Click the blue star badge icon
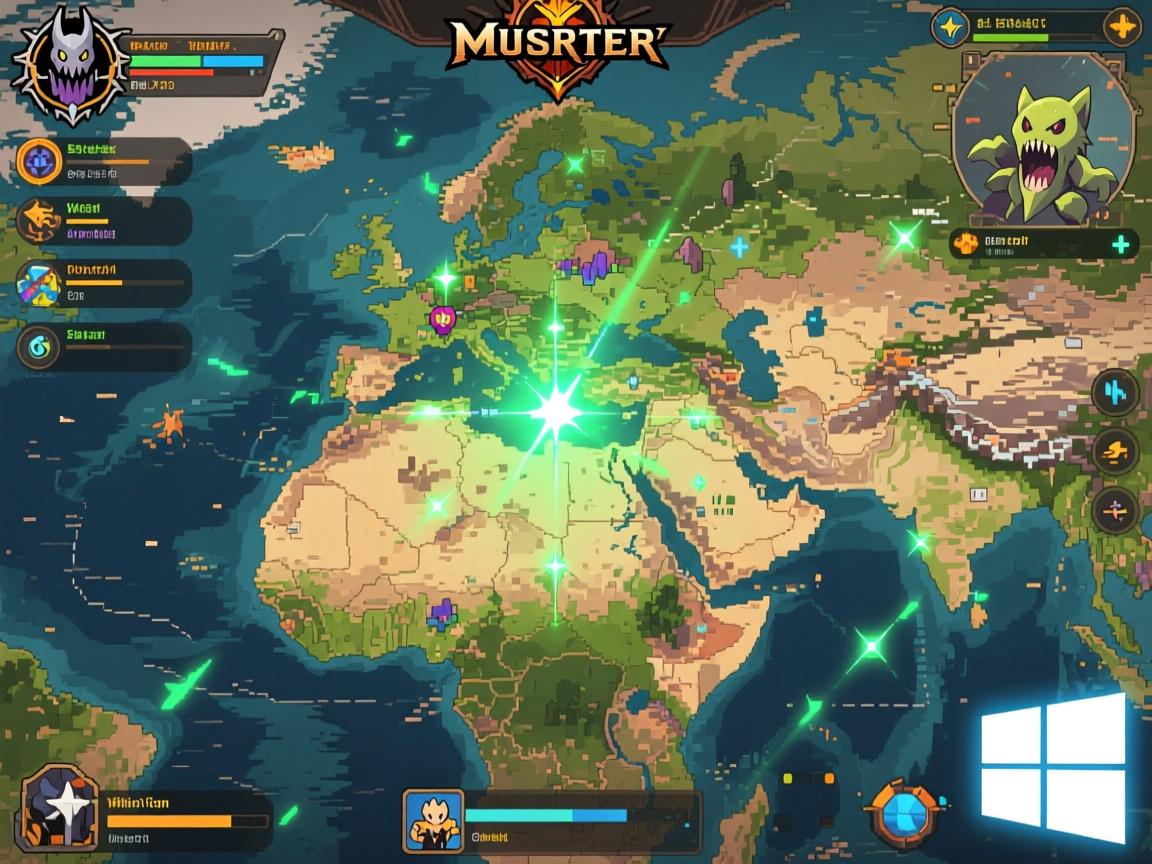This screenshot has width=1152, height=864. coord(950,27)
